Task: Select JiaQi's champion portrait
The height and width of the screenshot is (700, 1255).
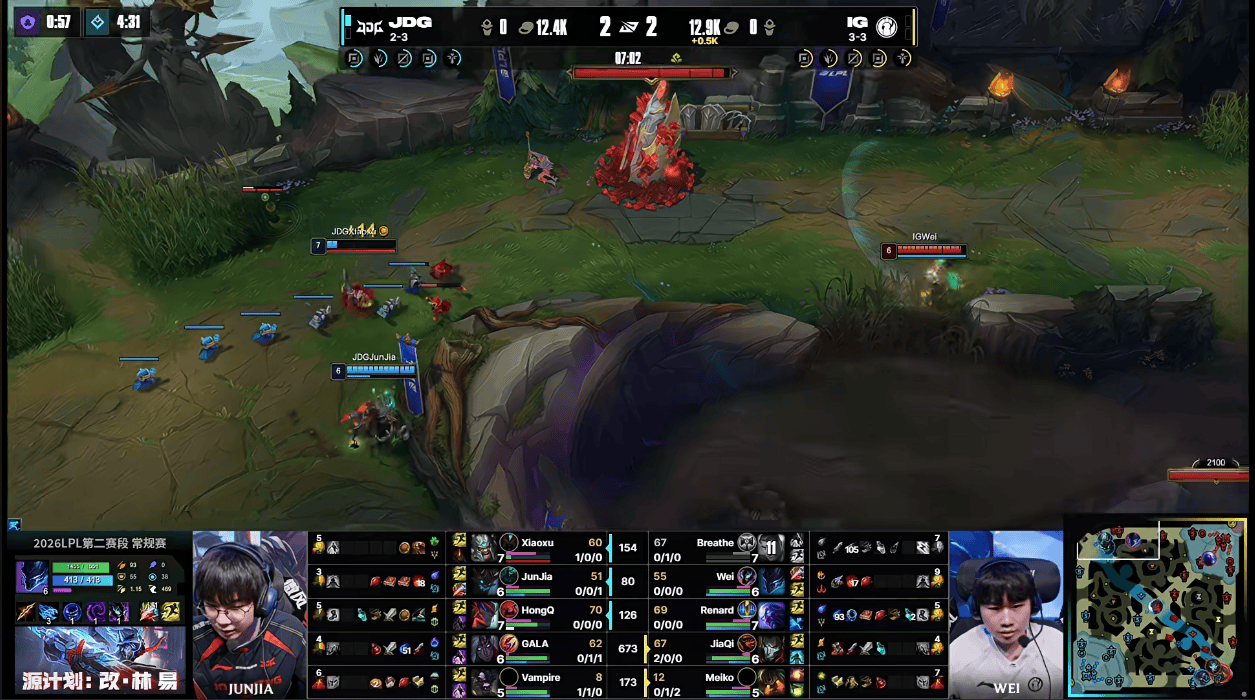Action: (771, 647)
